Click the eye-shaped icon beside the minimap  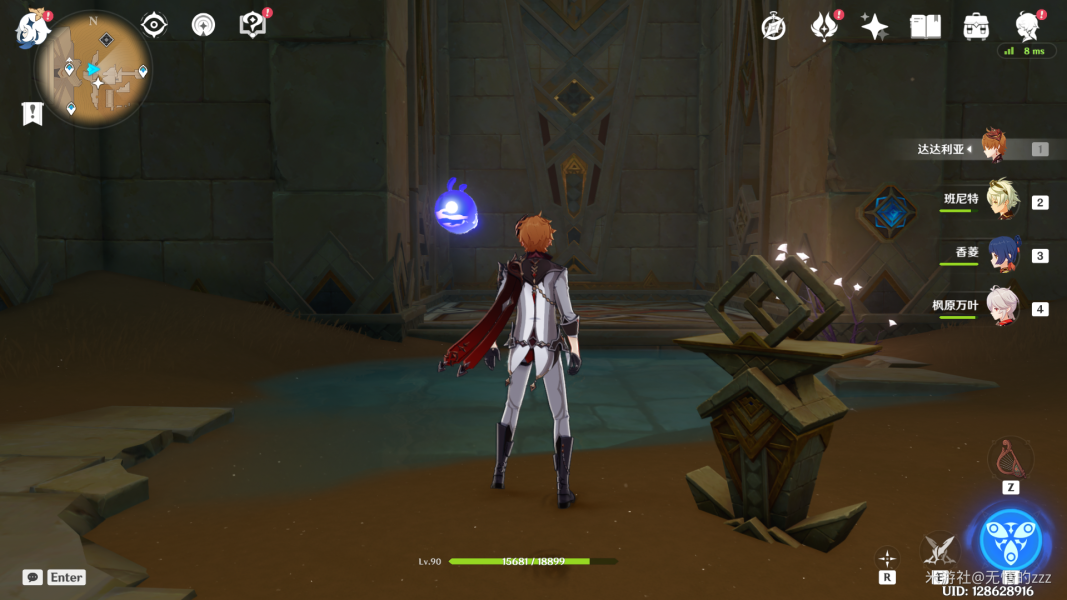(154, 25)
